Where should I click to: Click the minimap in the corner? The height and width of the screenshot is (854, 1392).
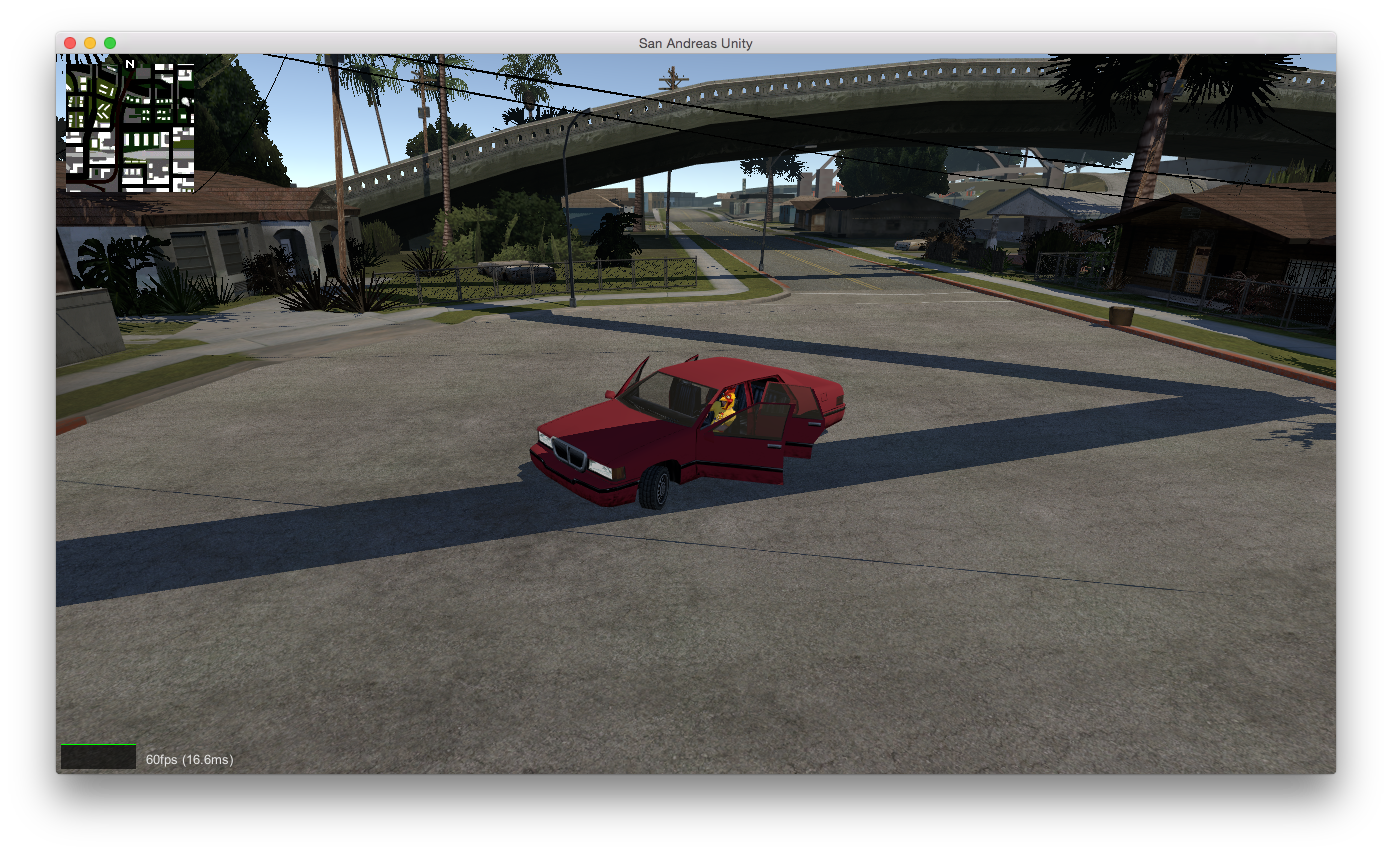click(130, 125)
